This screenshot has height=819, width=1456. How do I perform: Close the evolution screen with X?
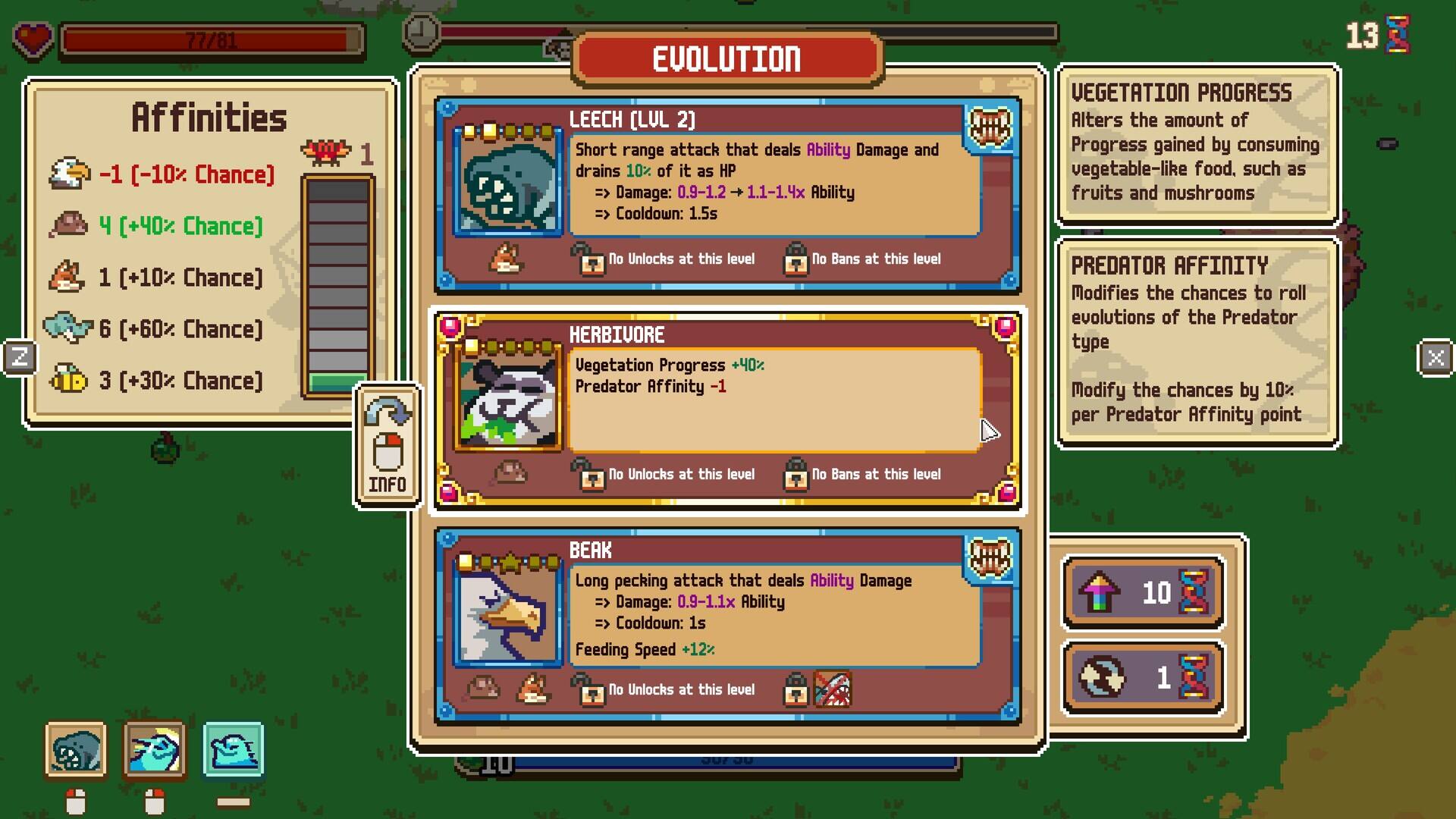1435,357
